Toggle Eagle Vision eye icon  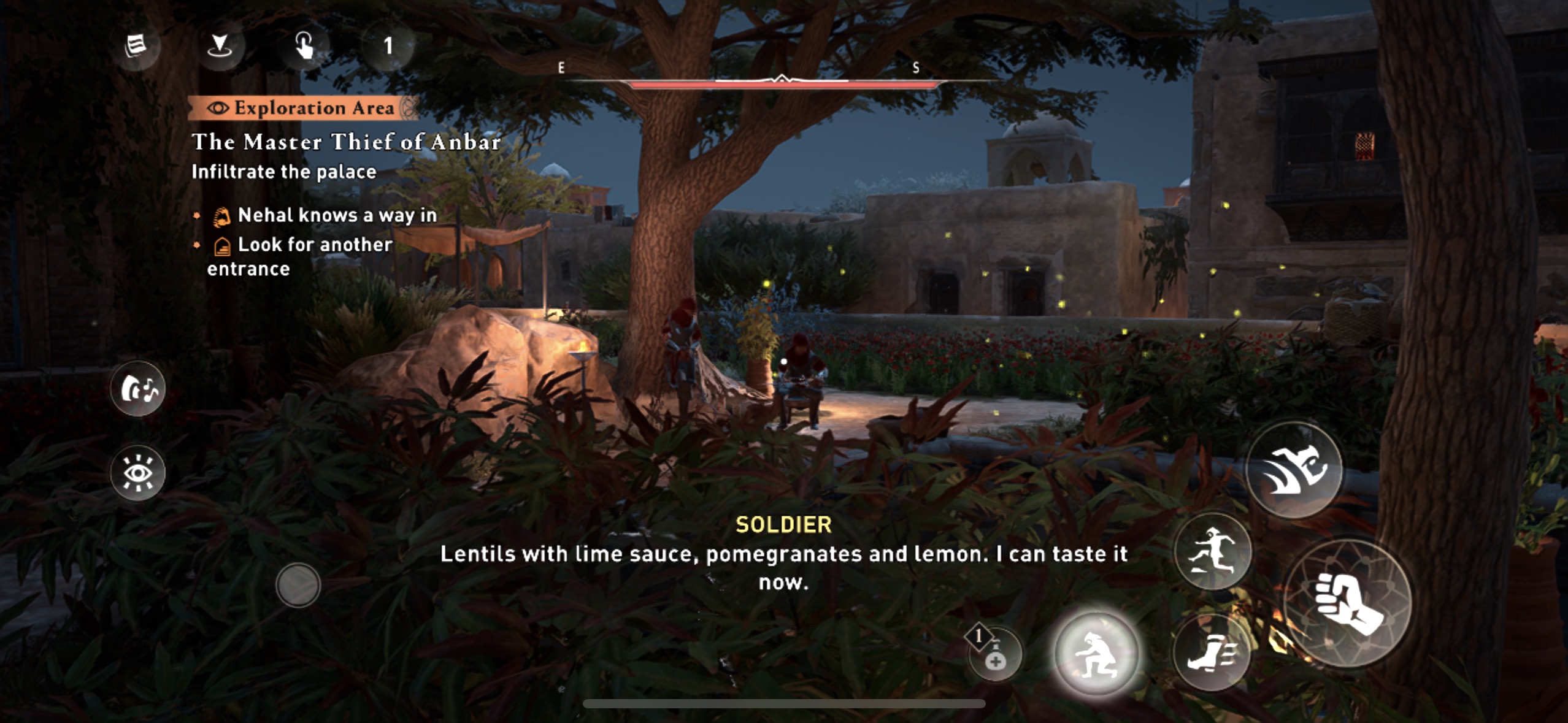pos(138,473)
